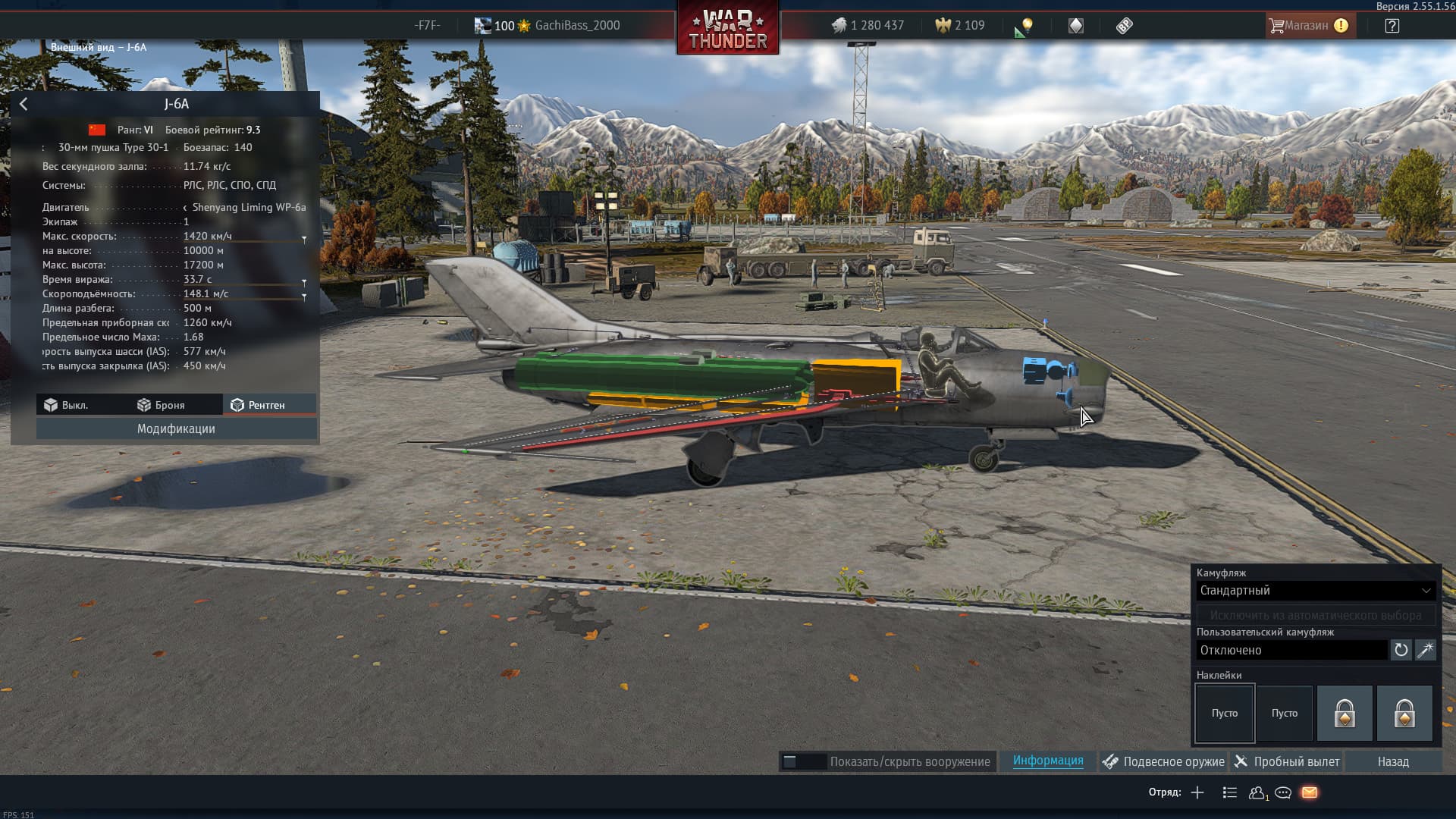Open the Модификации panel
Screen dimensions: 1456x819
click(176, 429)
